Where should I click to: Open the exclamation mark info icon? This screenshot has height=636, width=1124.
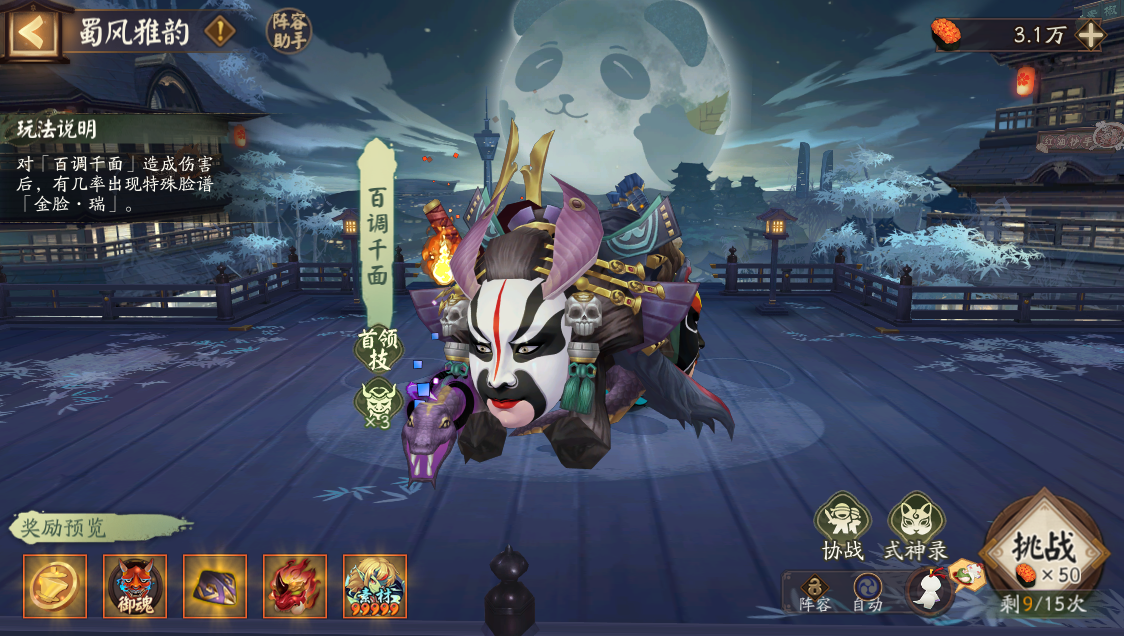point(220,32)
